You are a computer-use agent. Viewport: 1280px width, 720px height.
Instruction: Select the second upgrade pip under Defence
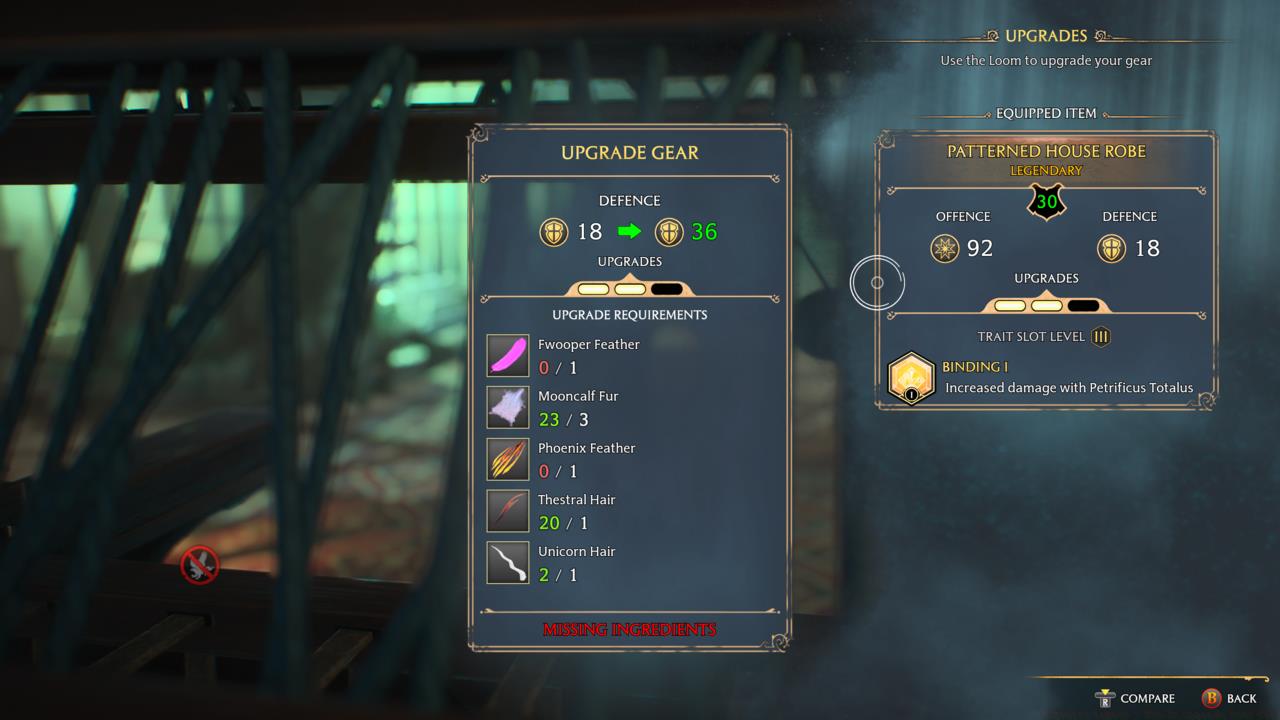(x=629, y=288)
